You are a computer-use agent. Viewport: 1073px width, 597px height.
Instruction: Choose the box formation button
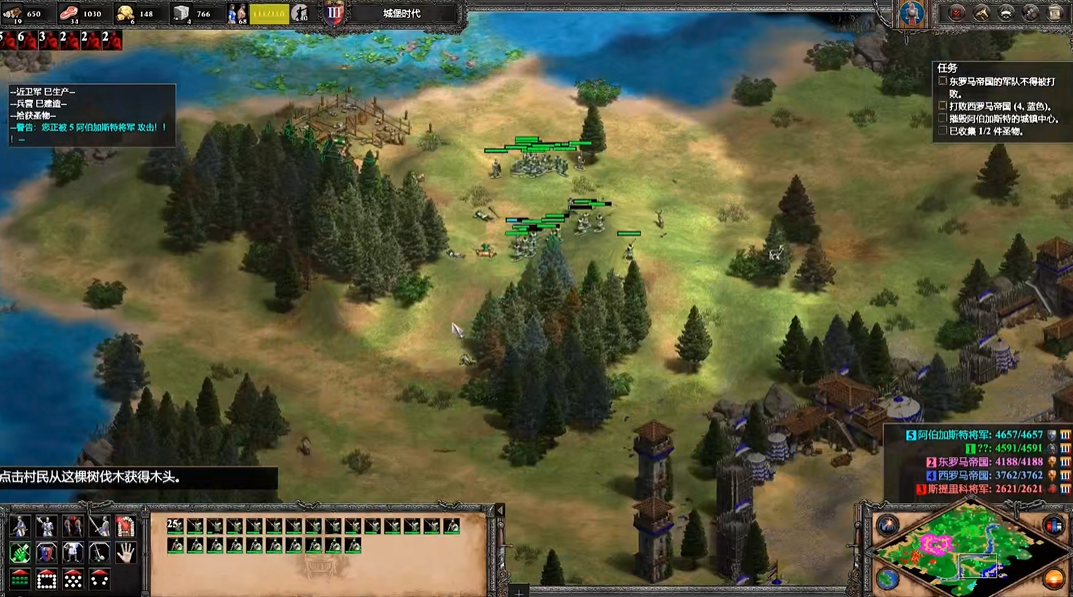(x=46, y=578)
